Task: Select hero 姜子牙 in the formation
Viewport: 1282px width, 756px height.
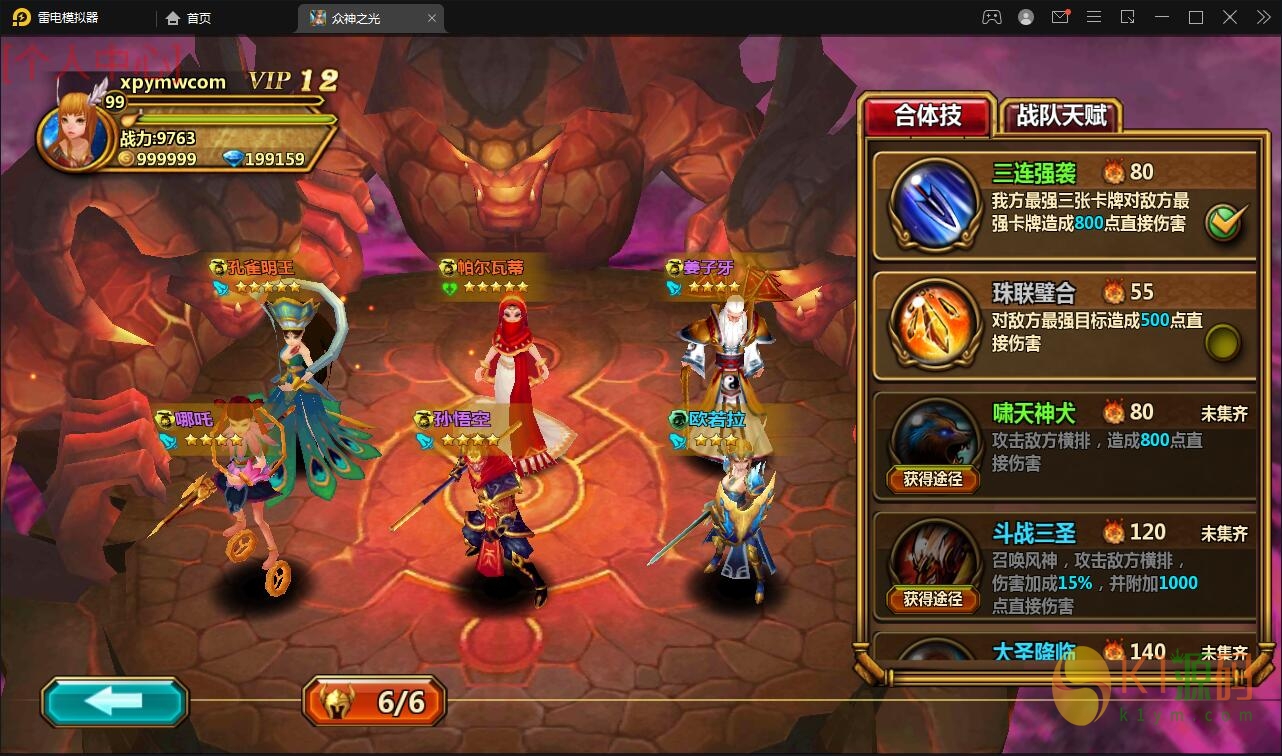Action: (x=722, y=360)
